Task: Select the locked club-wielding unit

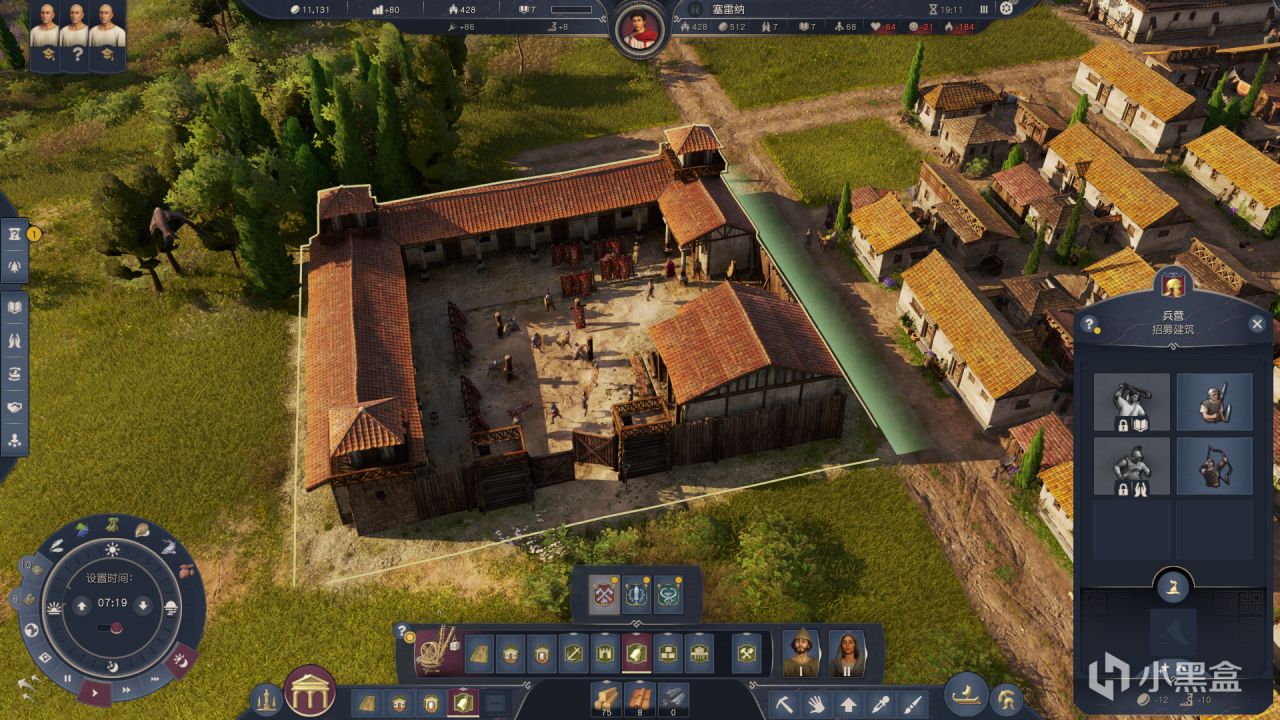Action: (1132, 402)
